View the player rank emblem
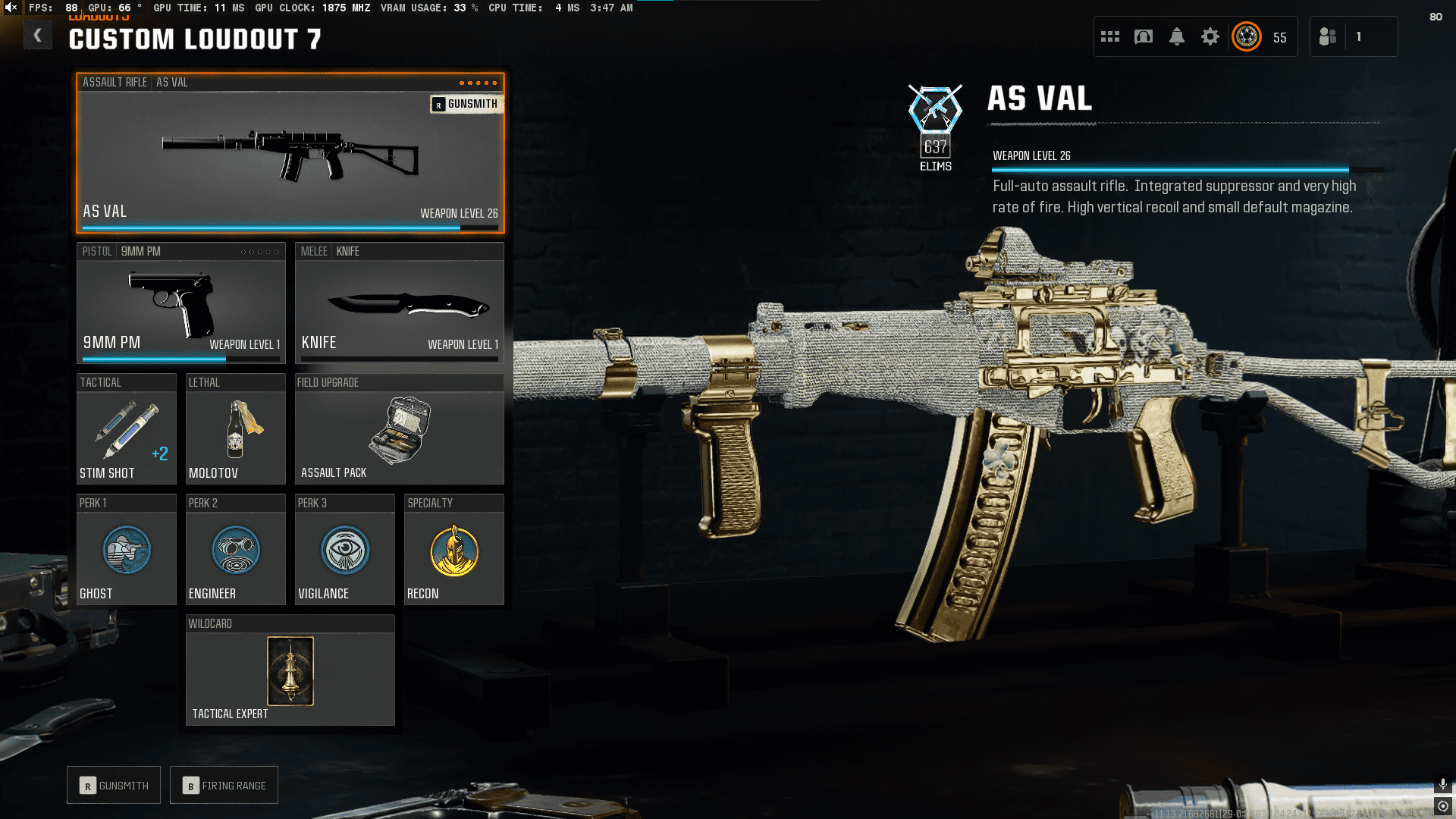1456x819 pixels. point(1247,36)
